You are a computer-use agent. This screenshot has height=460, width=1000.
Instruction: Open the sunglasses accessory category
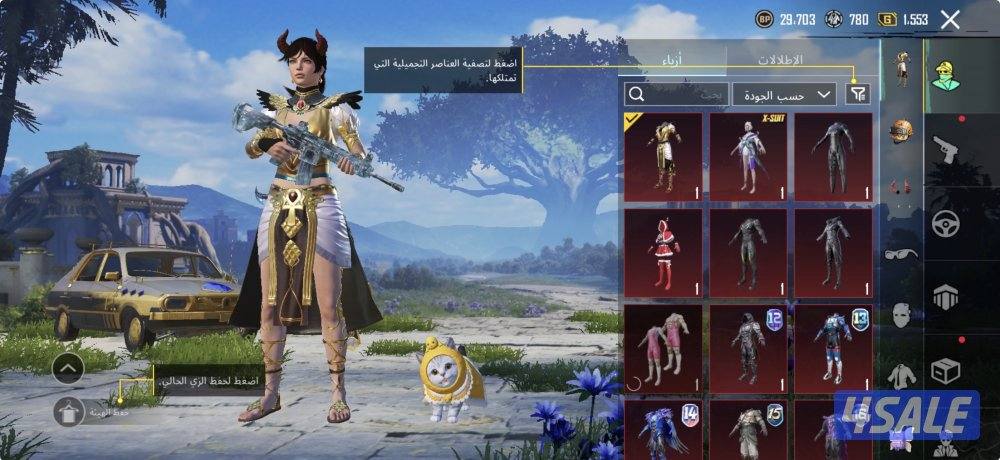(902, 253)
